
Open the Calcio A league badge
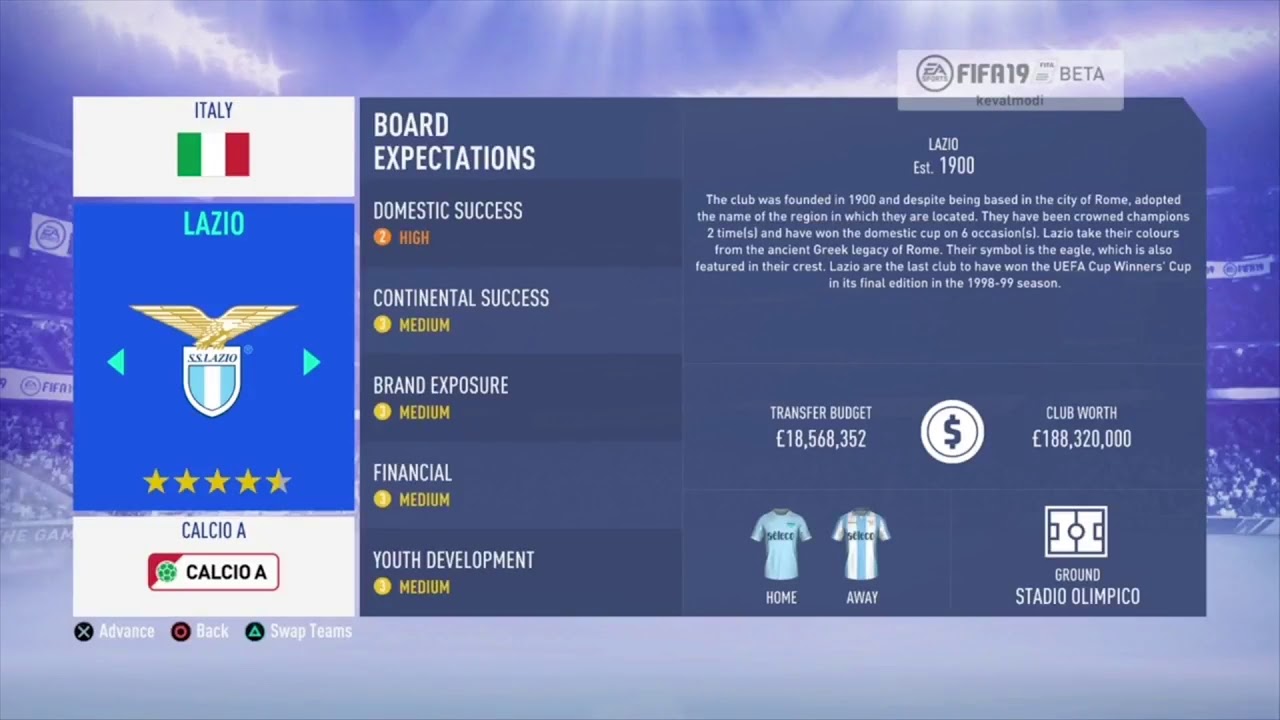click(213, 571)
